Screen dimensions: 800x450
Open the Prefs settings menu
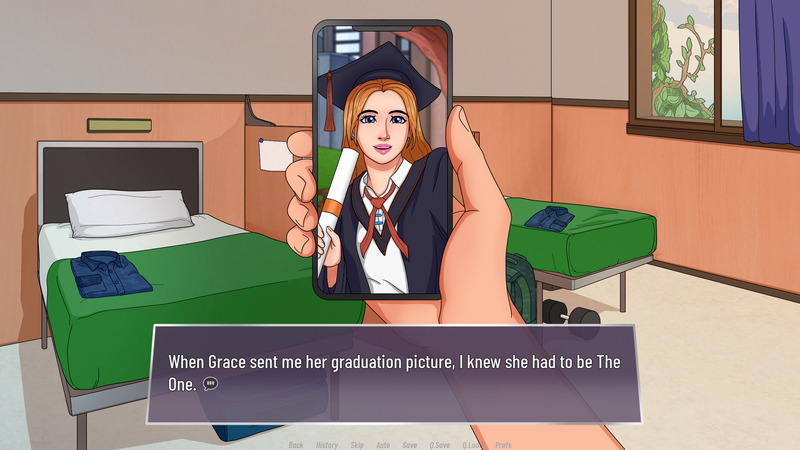[x=503, y=444]
